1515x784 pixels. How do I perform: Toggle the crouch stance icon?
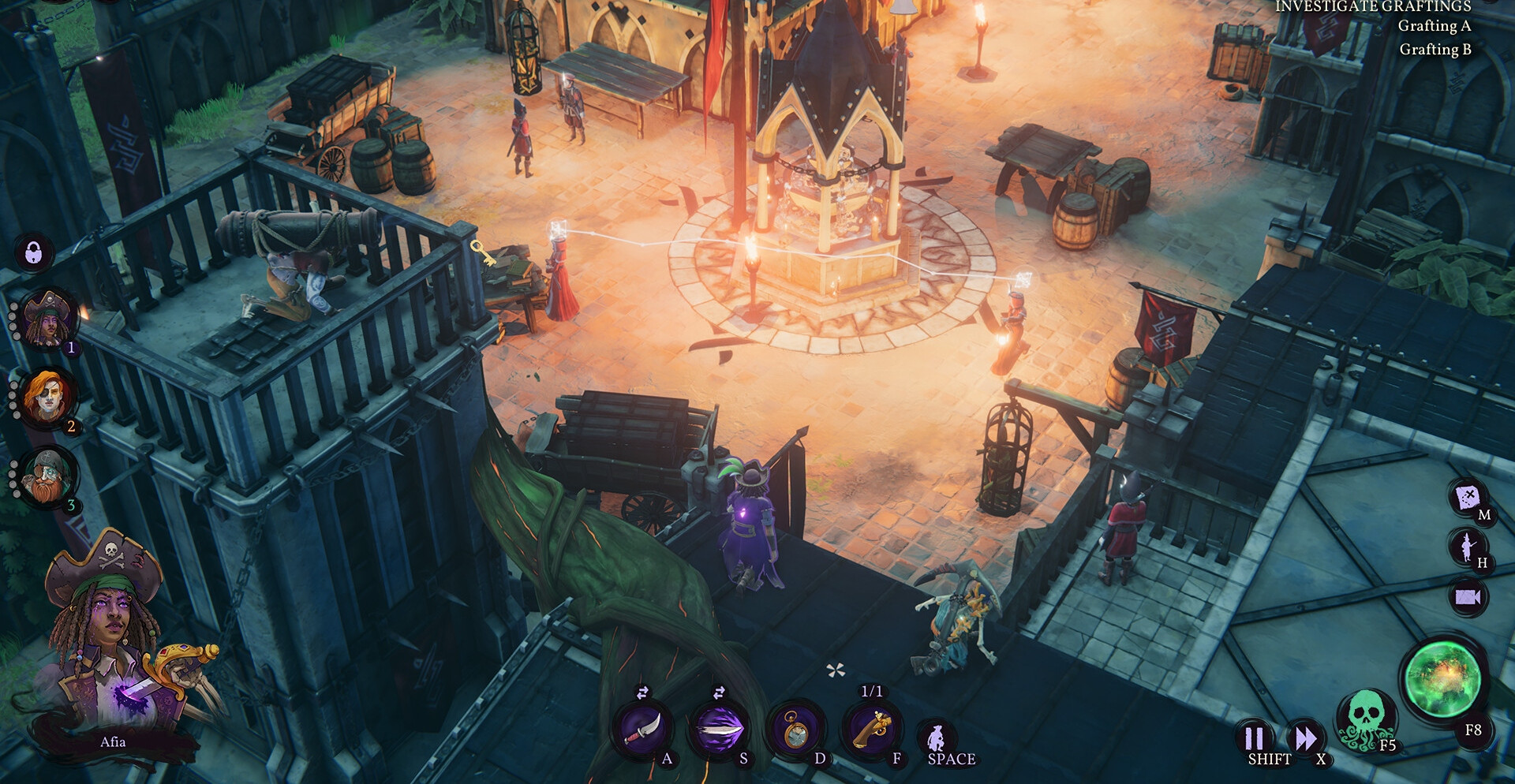click(x=937, y=739)
